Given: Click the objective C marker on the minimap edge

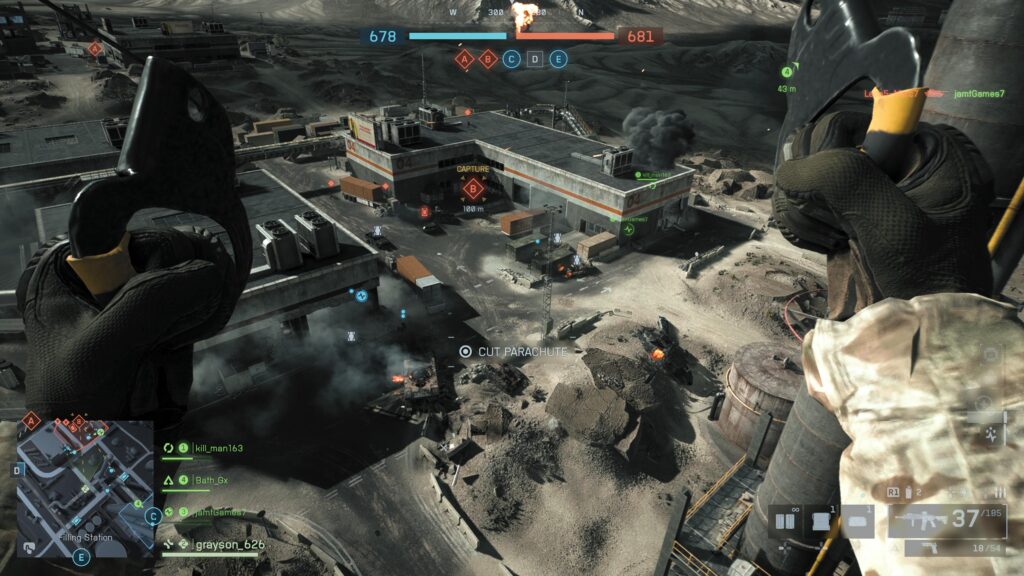Looking at the screenshot, I should 152,516.
